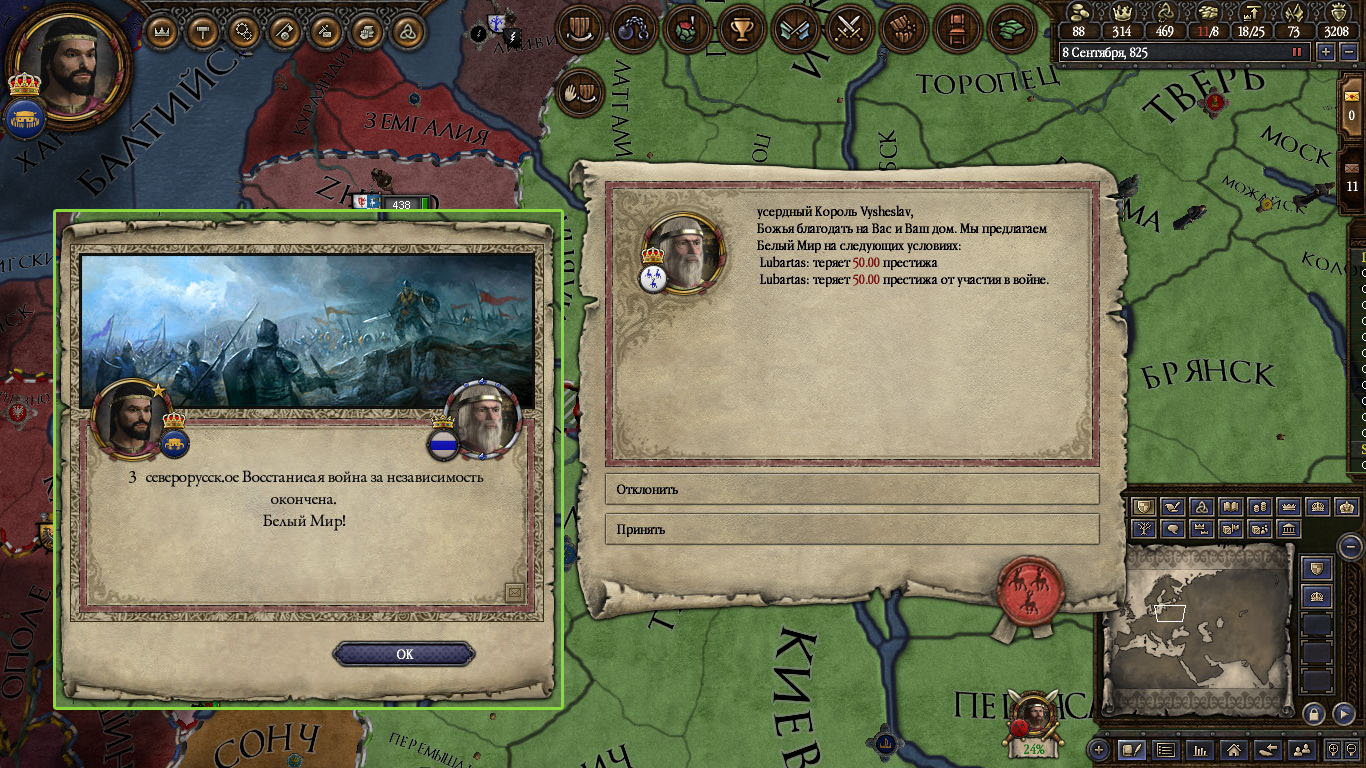Open the crown menu button in top bar
This screenshot has height=768, width=1366.
tap(161, 31)
